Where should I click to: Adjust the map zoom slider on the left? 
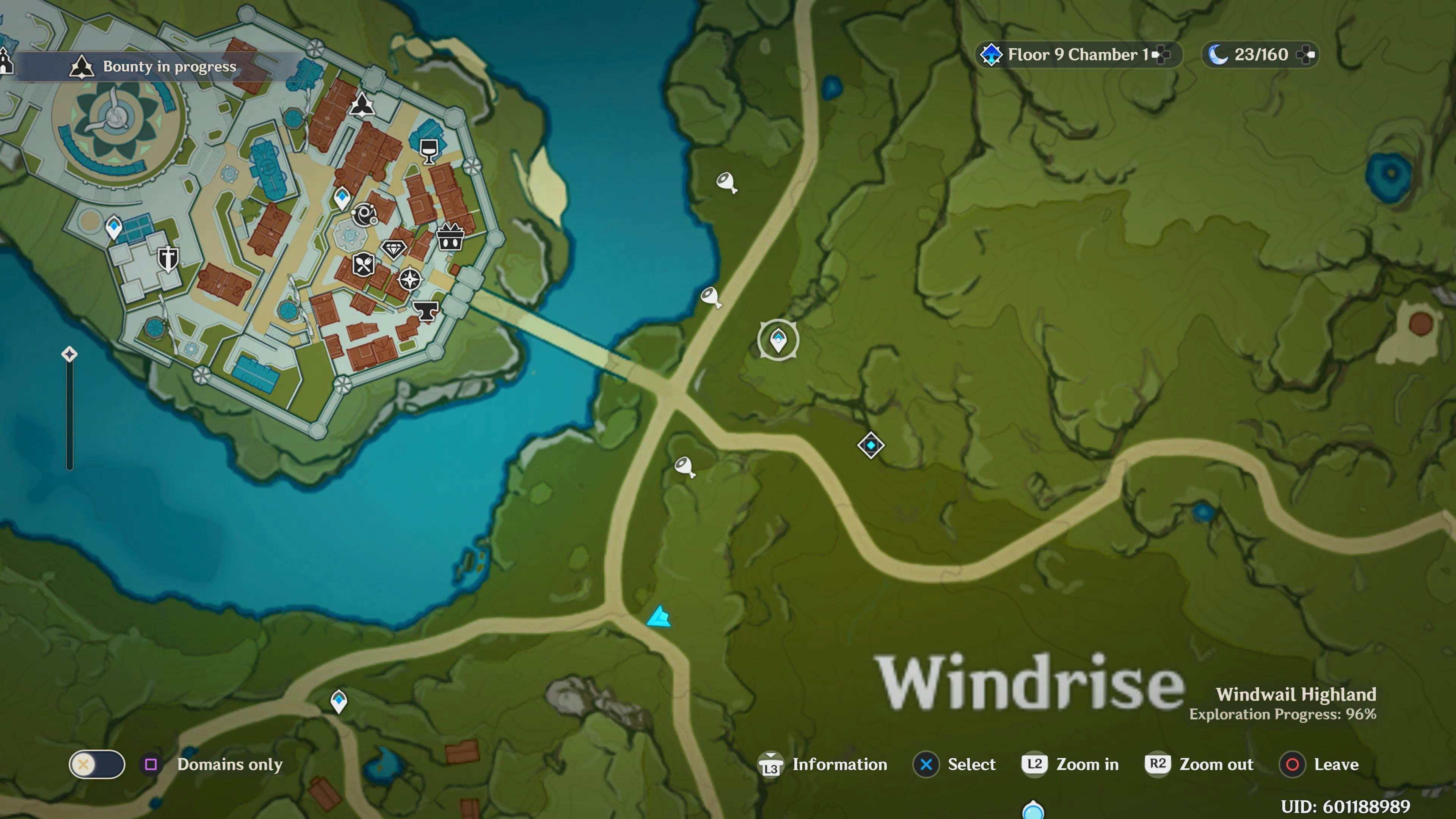coord(70,353)
